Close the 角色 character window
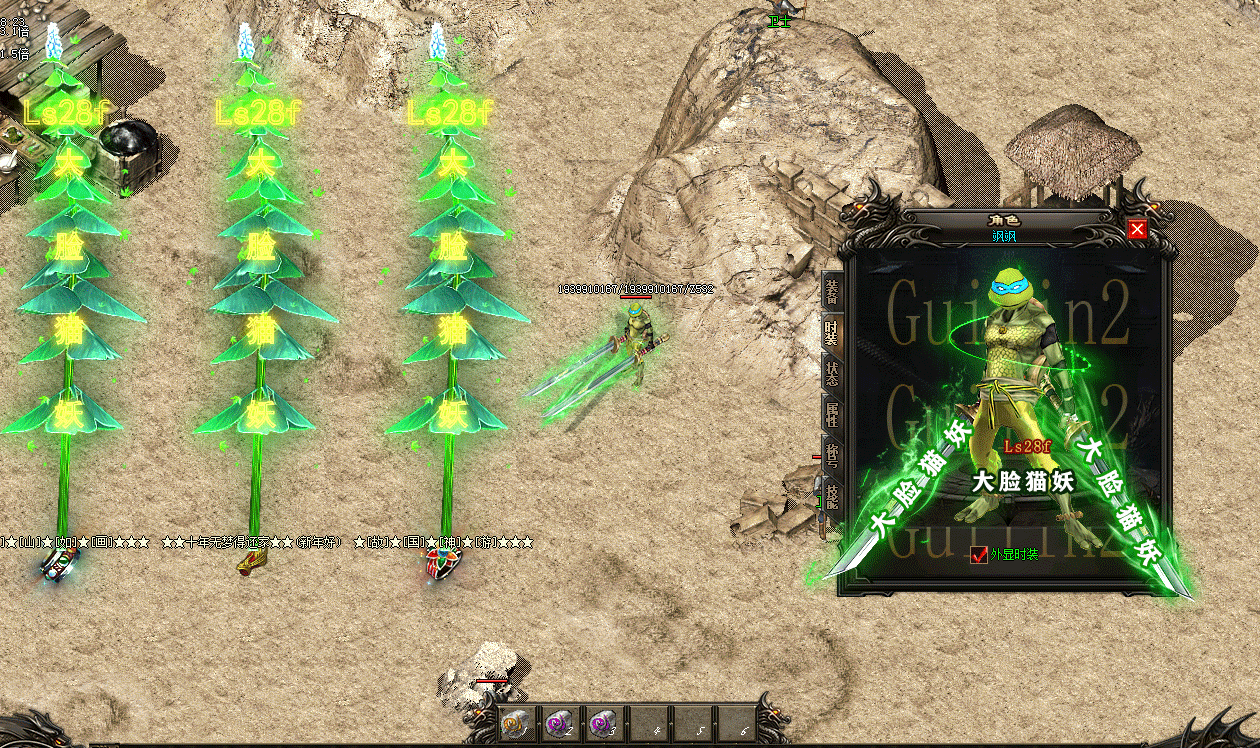 [1137, 230]
